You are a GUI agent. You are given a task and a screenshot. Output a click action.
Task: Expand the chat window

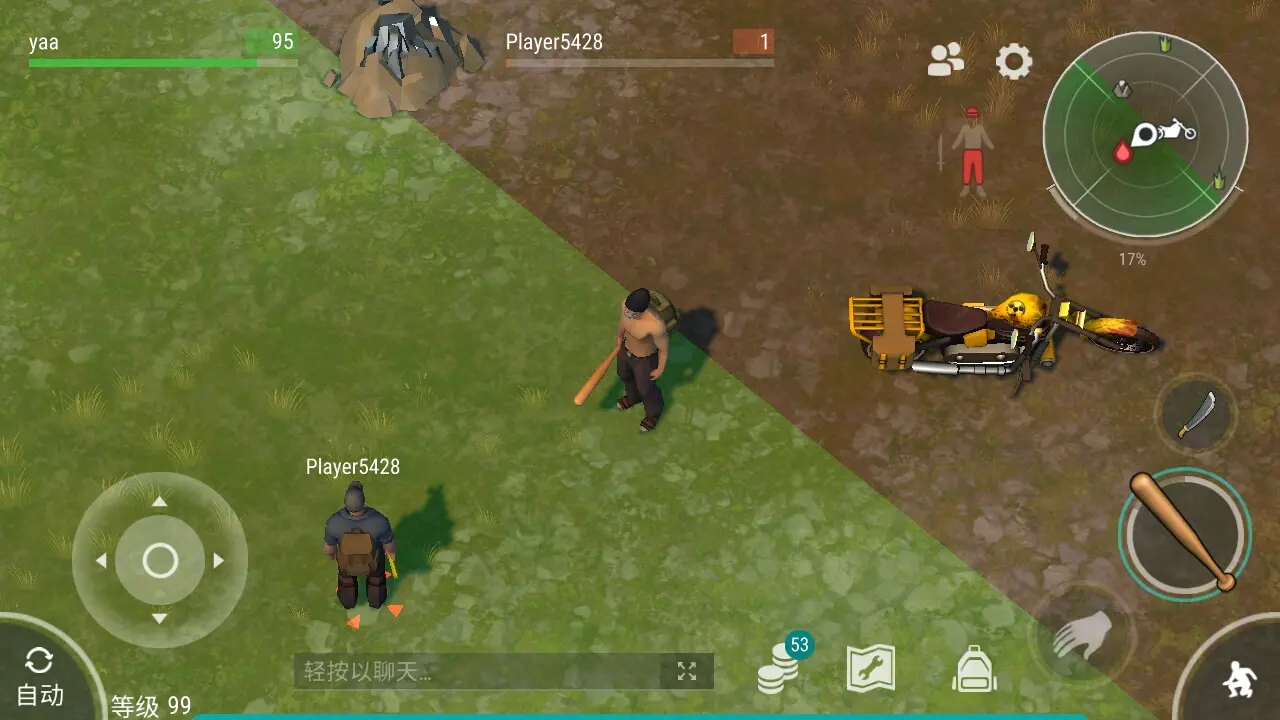686,671
